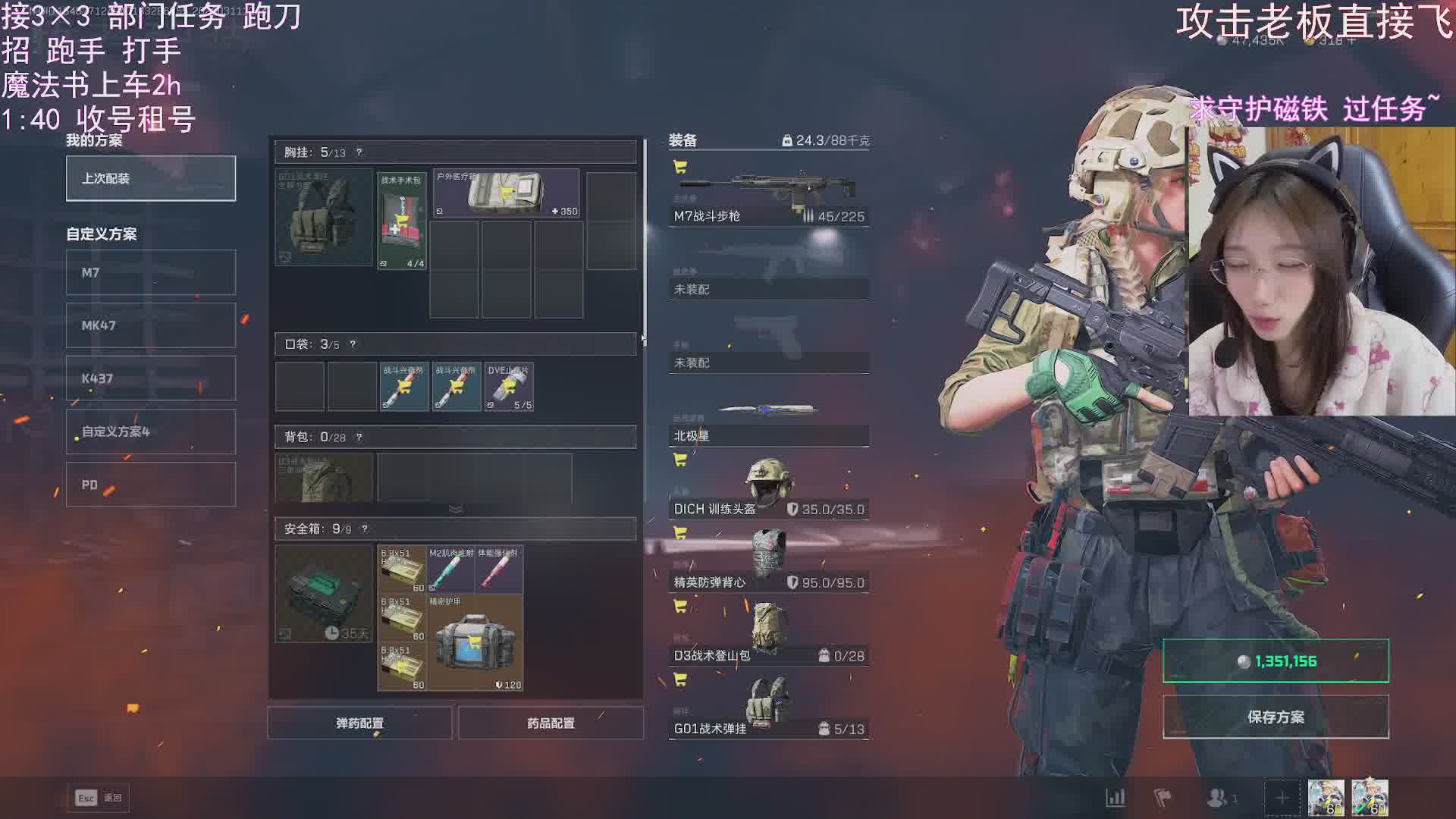
Task: Click the 返回 back button
Action: (x=99, y=798)
